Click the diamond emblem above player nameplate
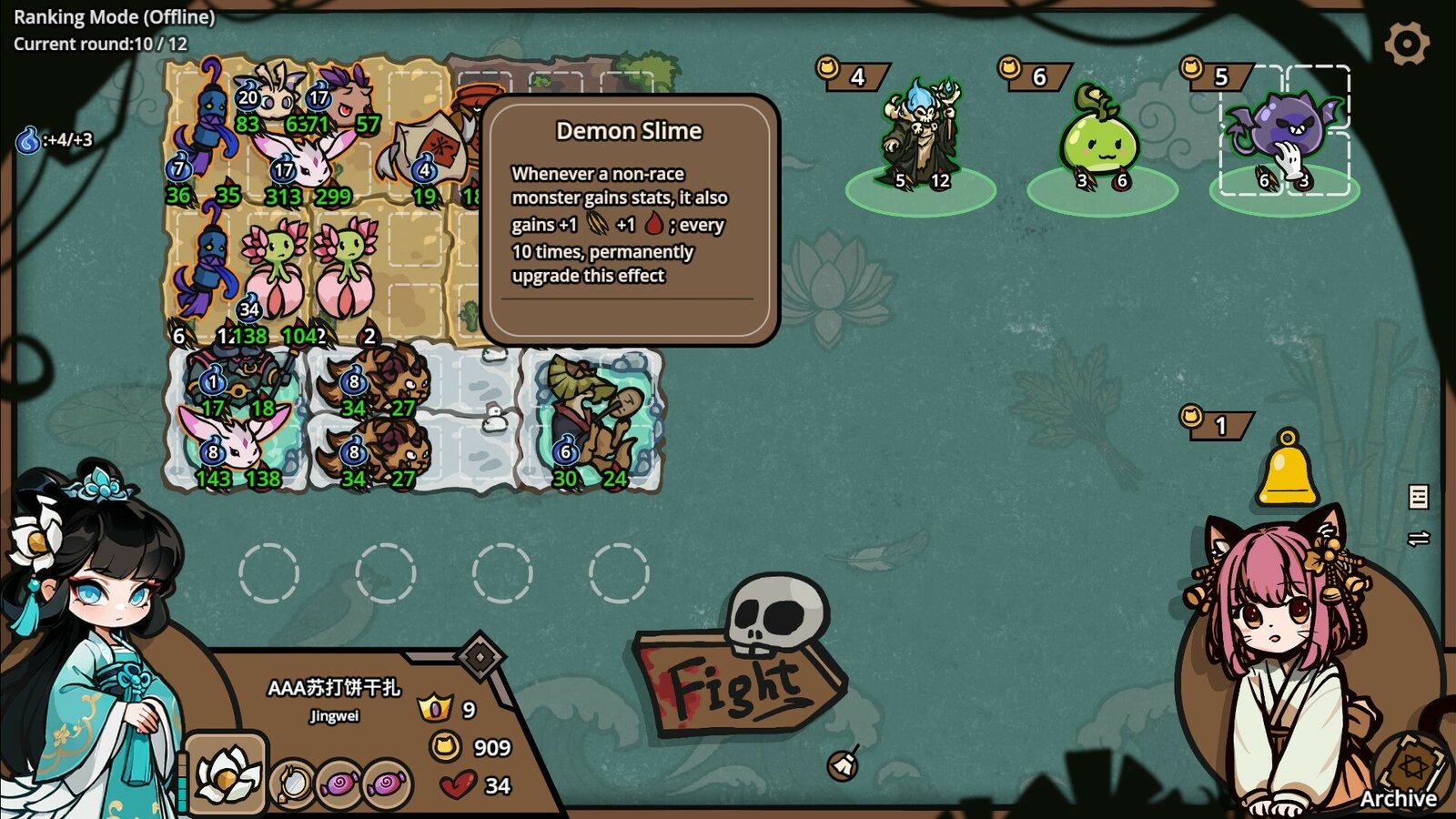 pos(480,654)
